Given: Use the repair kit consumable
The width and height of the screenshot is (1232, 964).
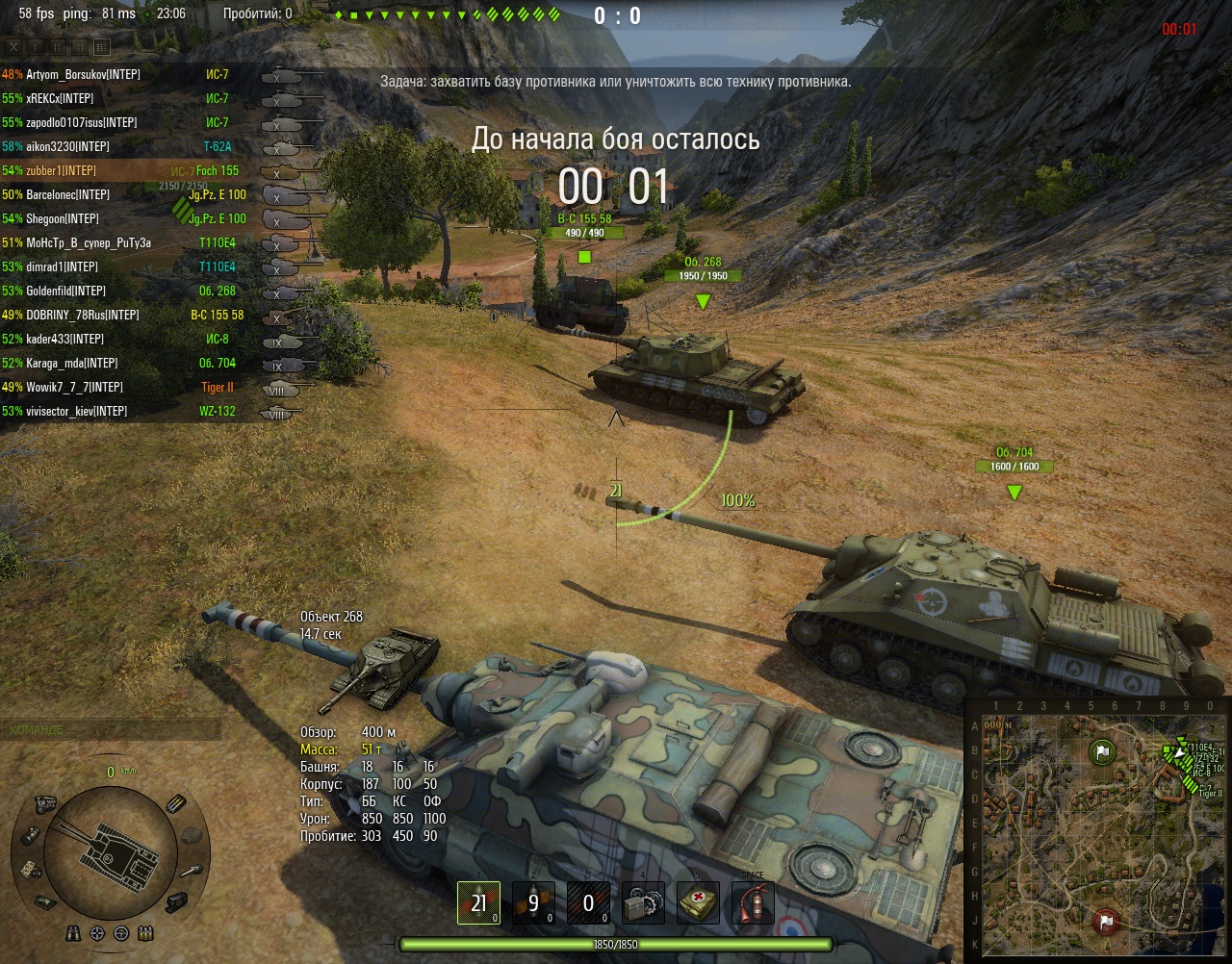Looking at the screenshot, I should (643, 902).
